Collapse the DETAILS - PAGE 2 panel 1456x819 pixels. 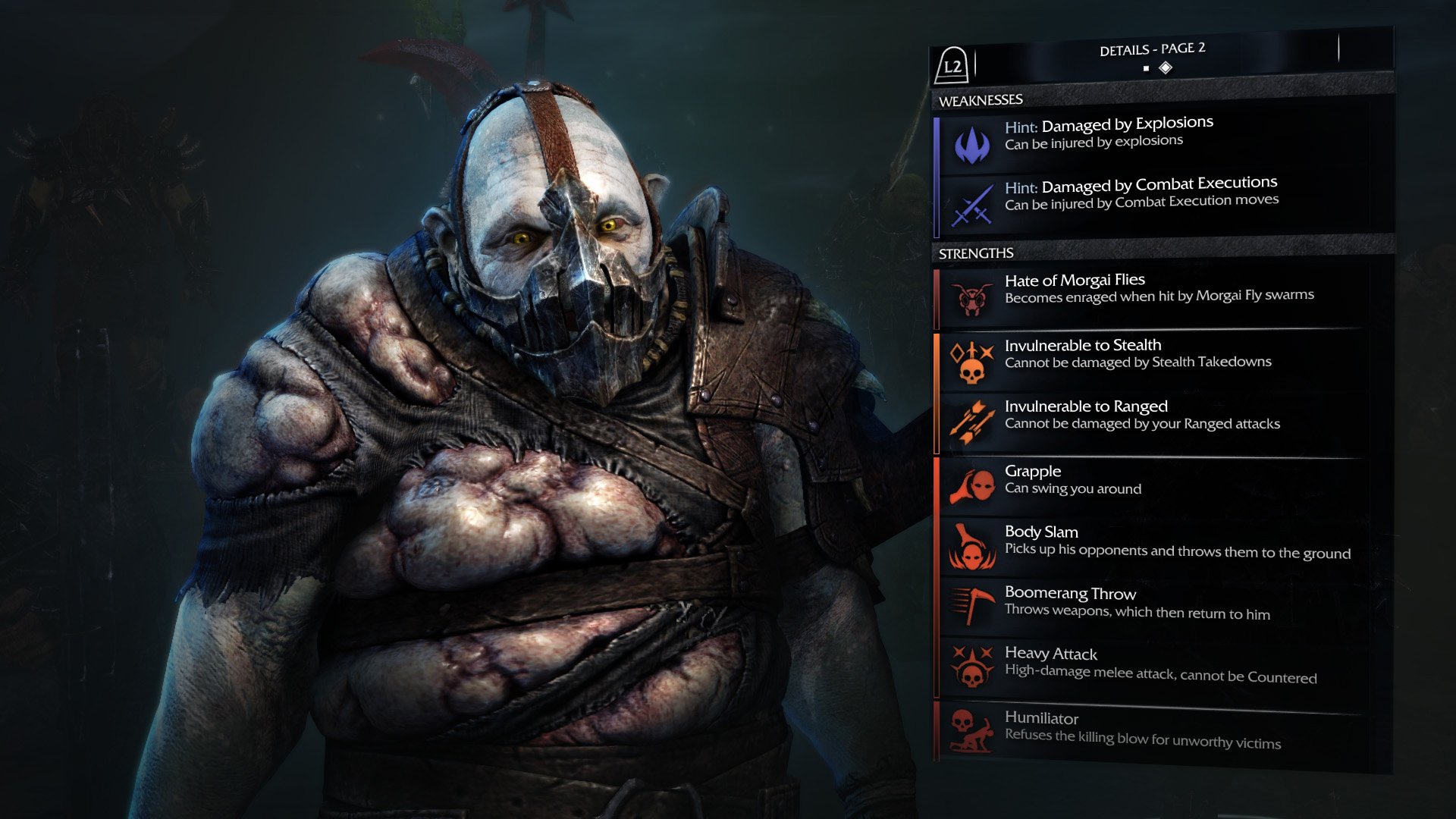953,67
